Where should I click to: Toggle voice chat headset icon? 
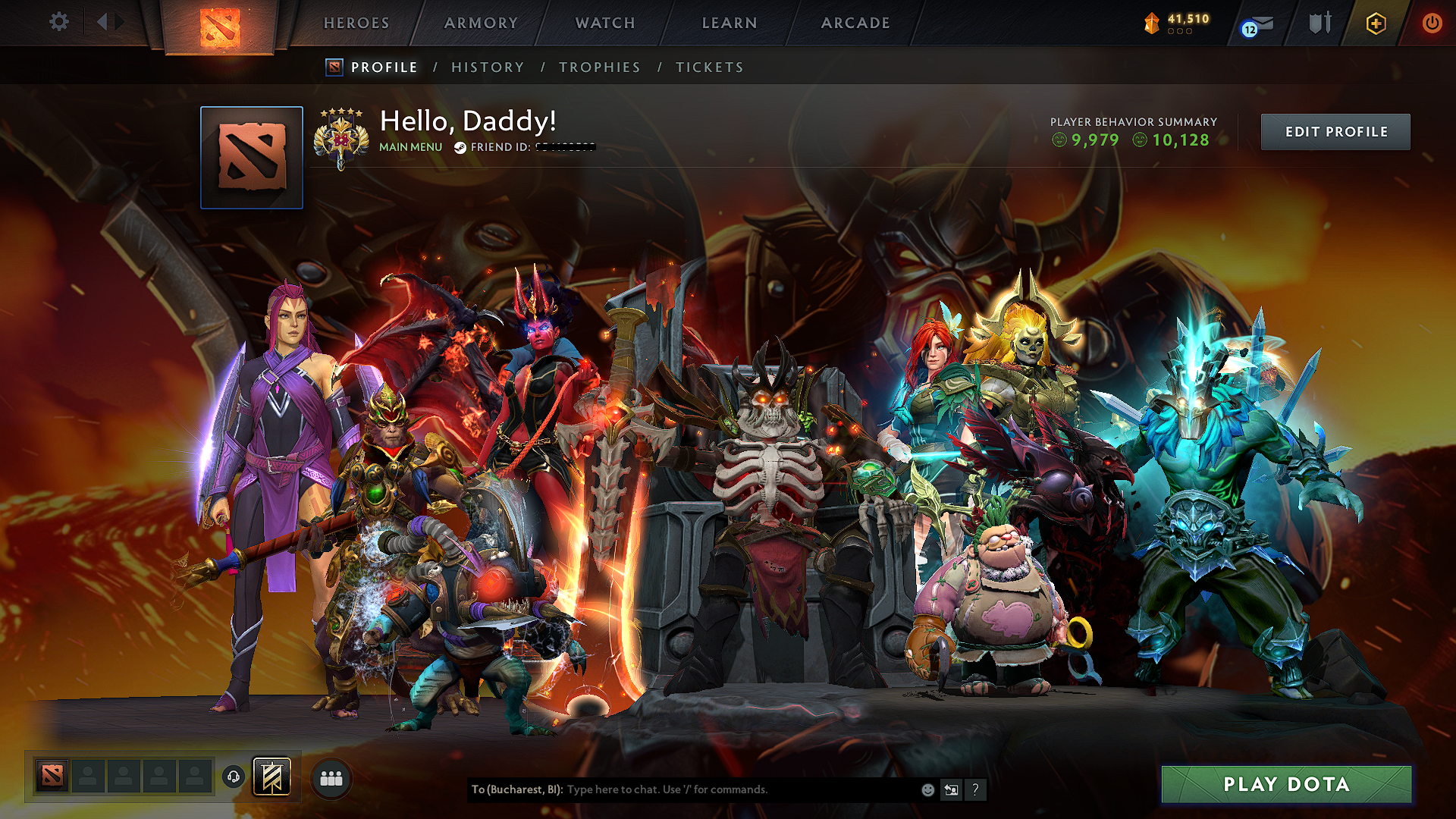pyautogui.click(x=234, y=776)
